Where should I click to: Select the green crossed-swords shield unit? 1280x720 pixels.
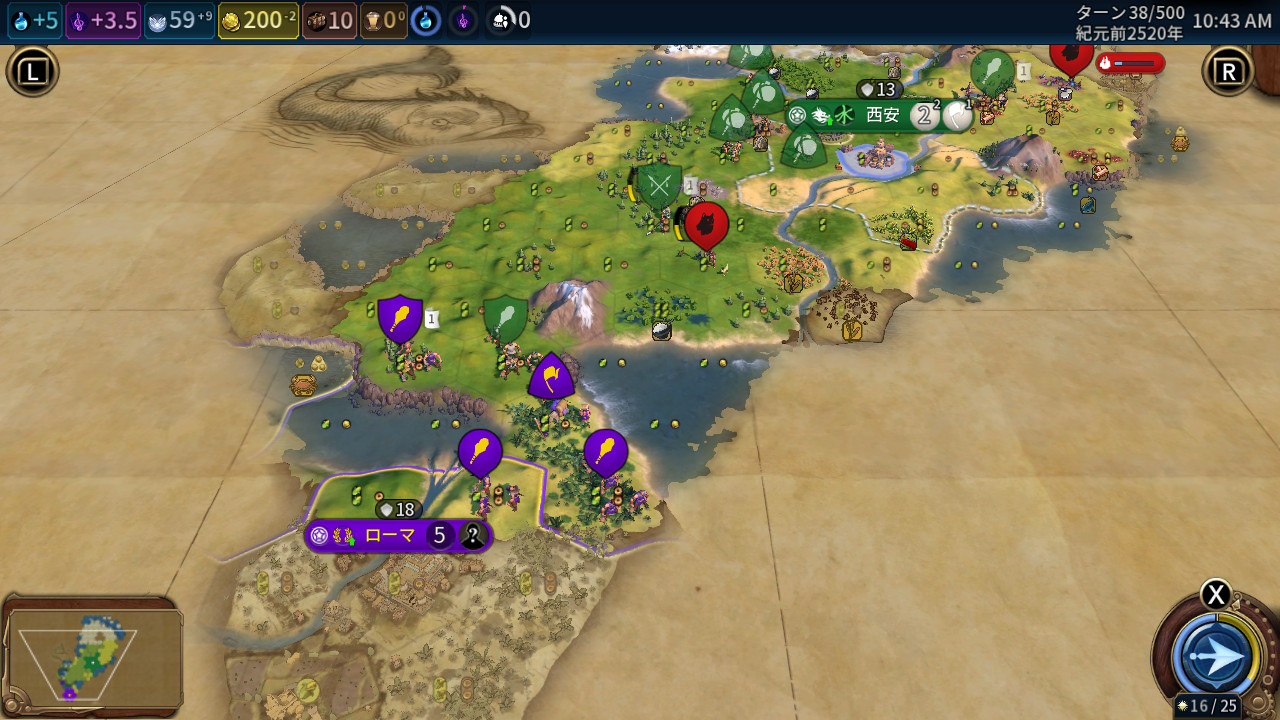click(659, 186)
